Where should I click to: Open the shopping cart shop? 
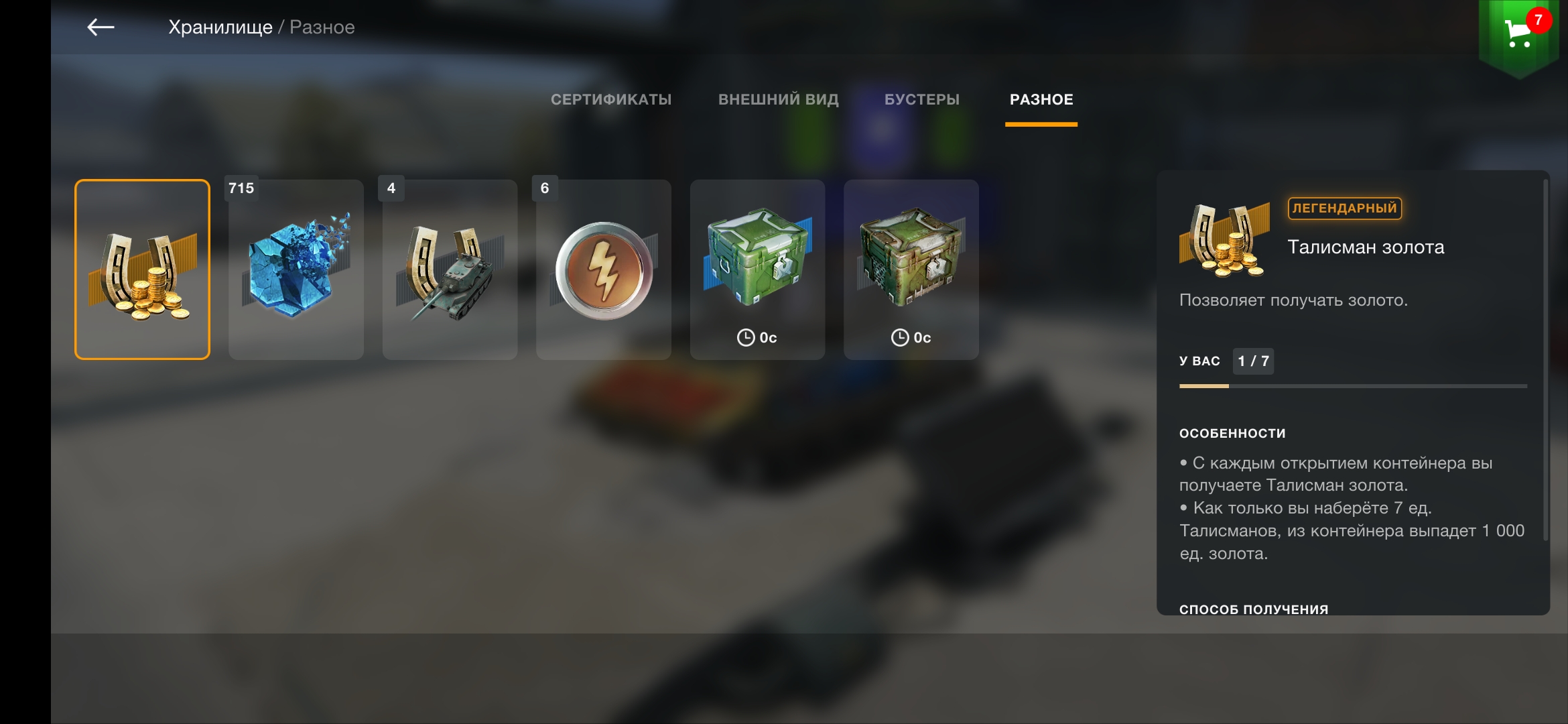coord(1518,34)
